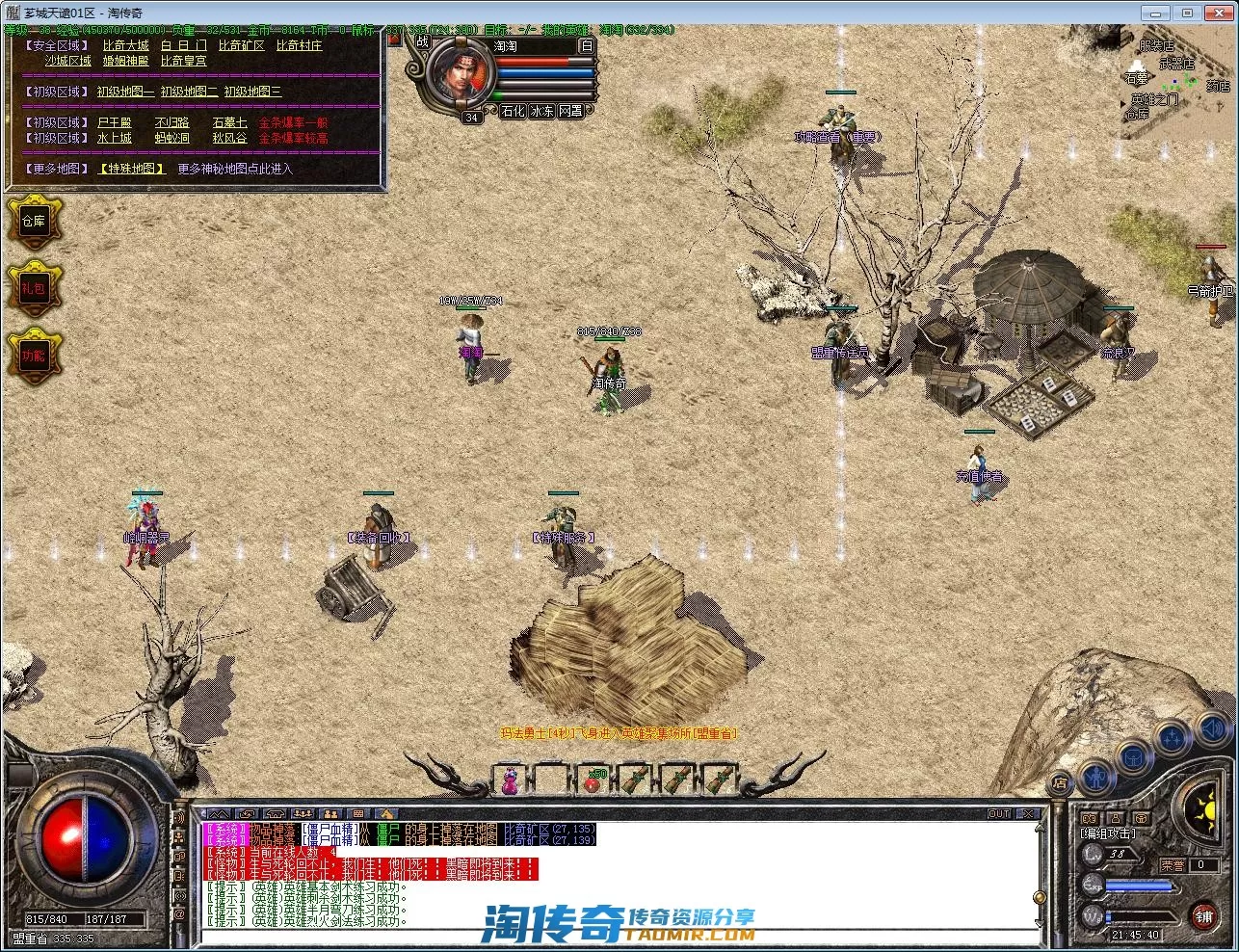Open the 【特殊地图】 special maps entry
The height and width of the screenshot is (952, 1239).
132,169
